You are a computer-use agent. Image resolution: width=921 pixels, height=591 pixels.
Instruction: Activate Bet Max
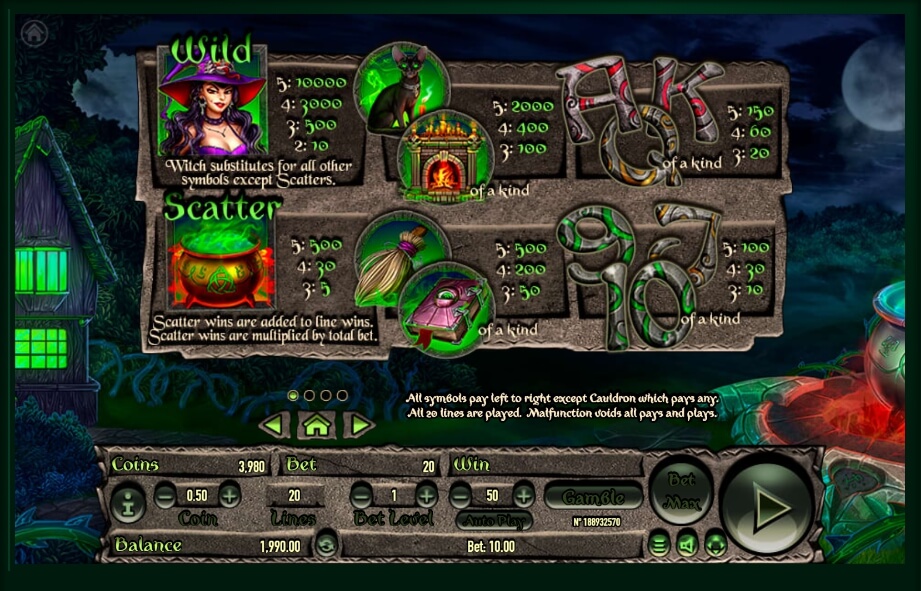click(680, 488)
